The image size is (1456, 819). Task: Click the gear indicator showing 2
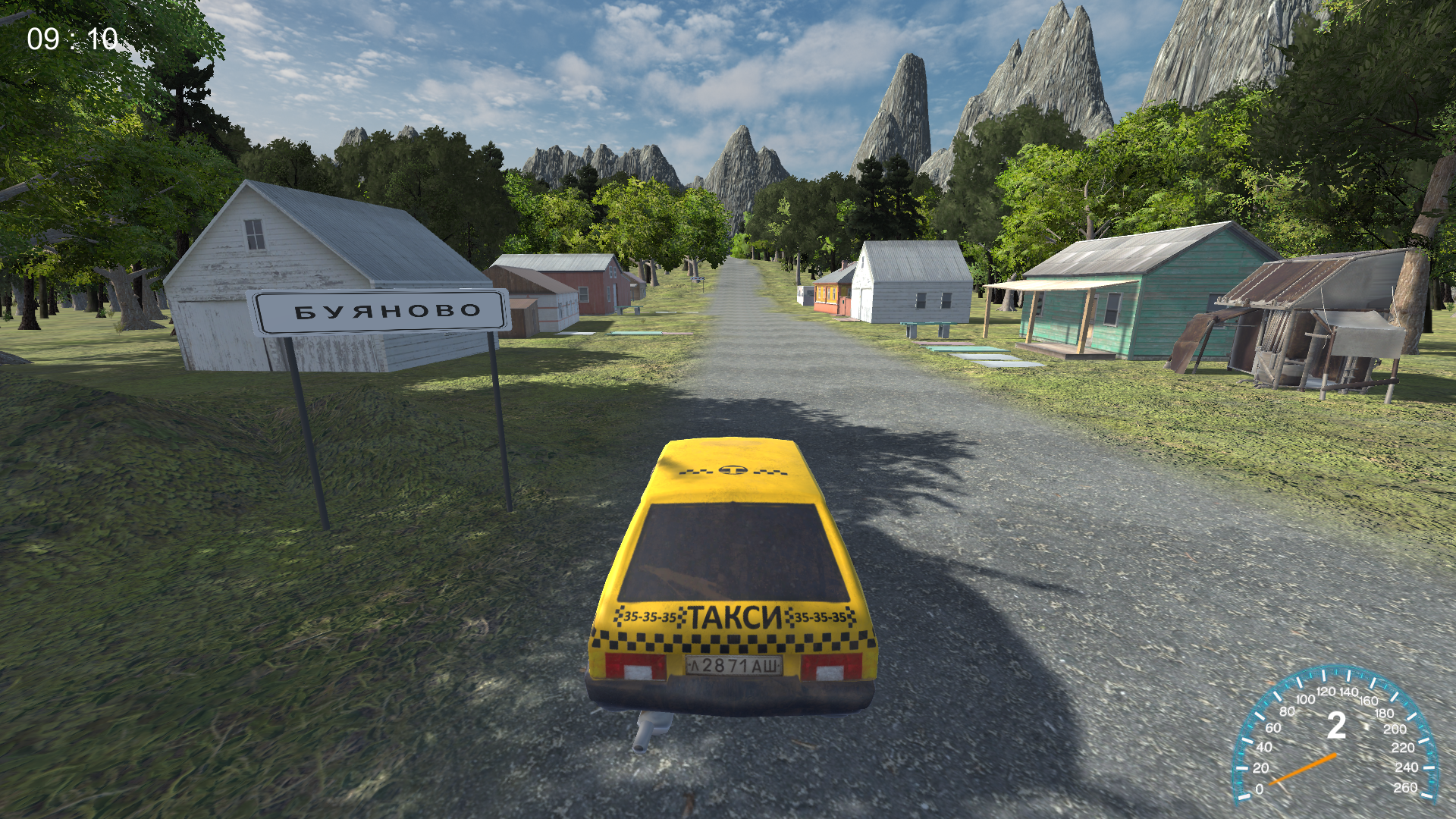coord(1337,726)
